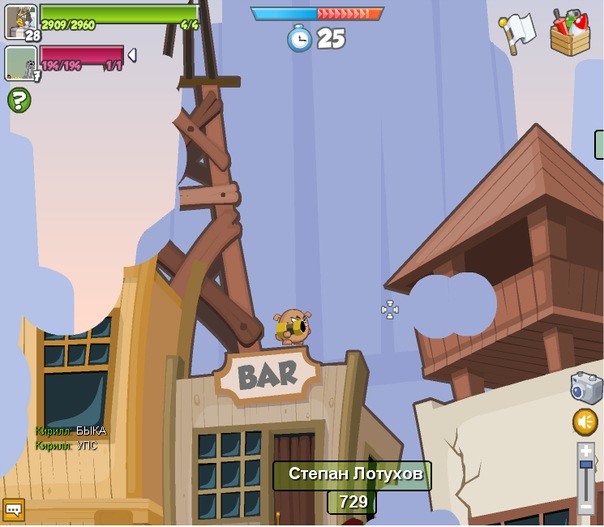
Task: Select the level 28 player portrait
Action: (21, 21)
